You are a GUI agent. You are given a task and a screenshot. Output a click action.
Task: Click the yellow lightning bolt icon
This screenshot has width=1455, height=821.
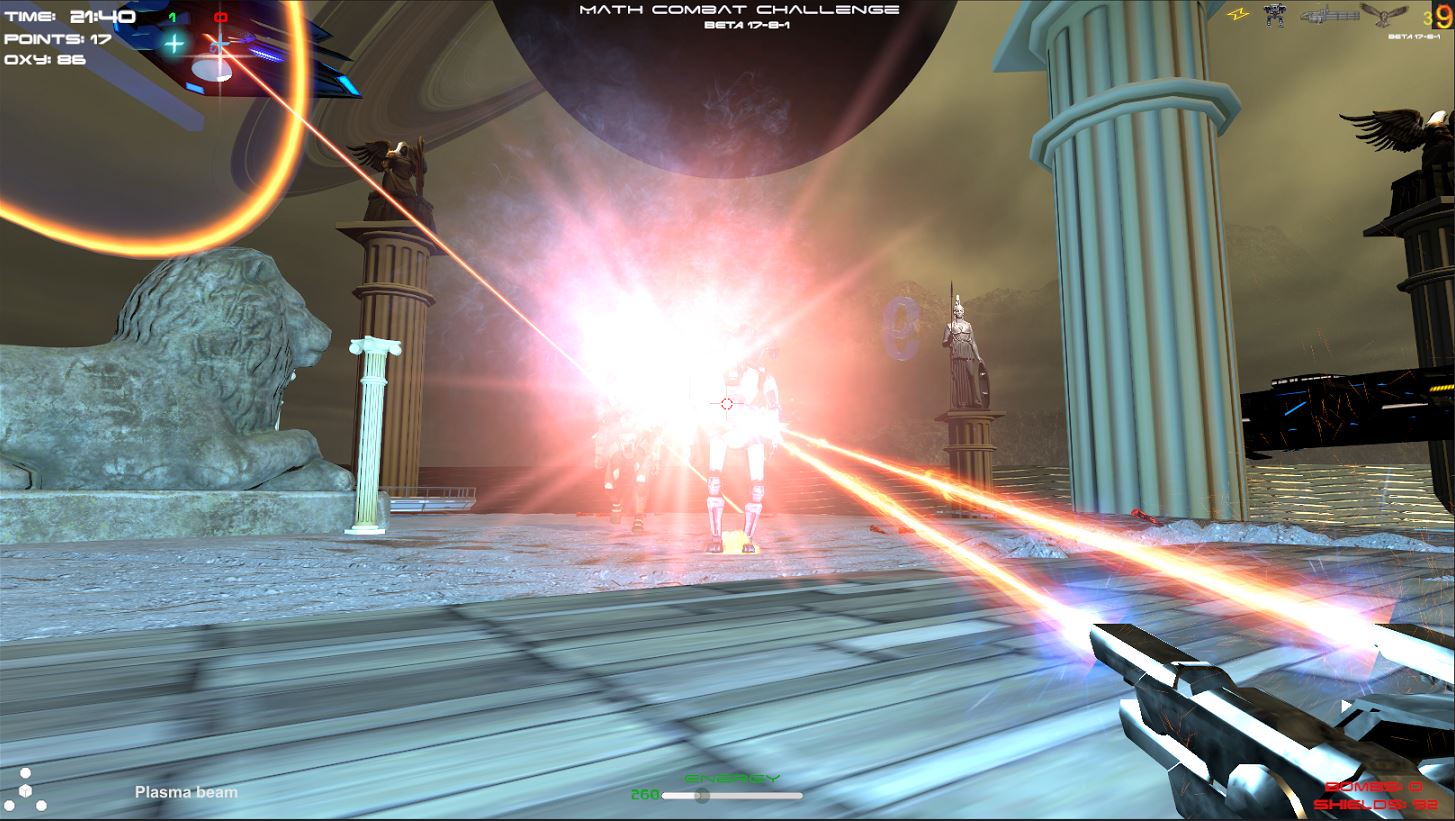point(1236,14)
